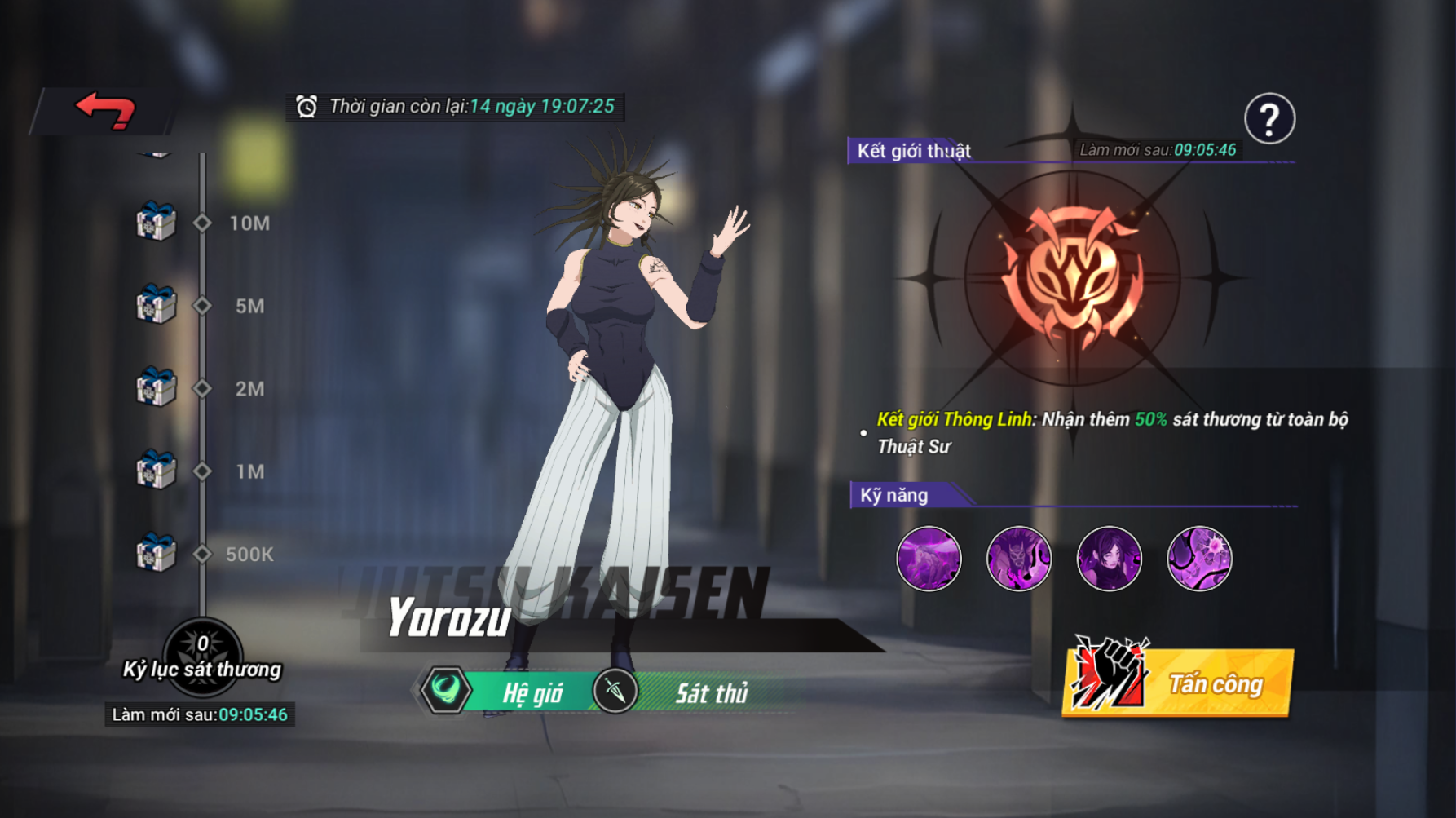Claim the 5M damage reward gift box

pos(156,305)
